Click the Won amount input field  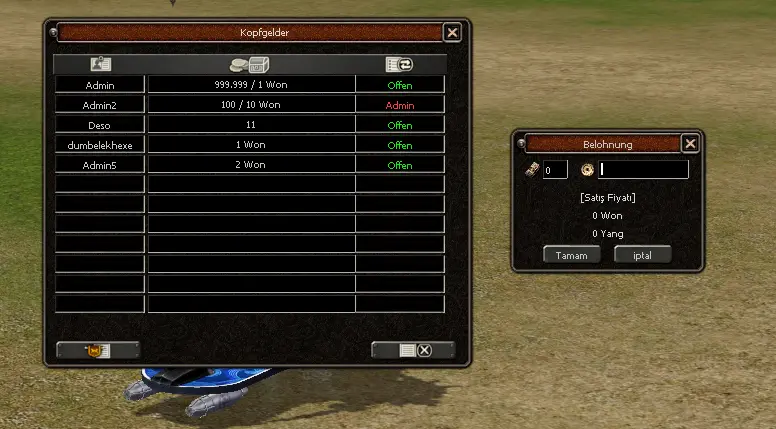tap(555, 170)
